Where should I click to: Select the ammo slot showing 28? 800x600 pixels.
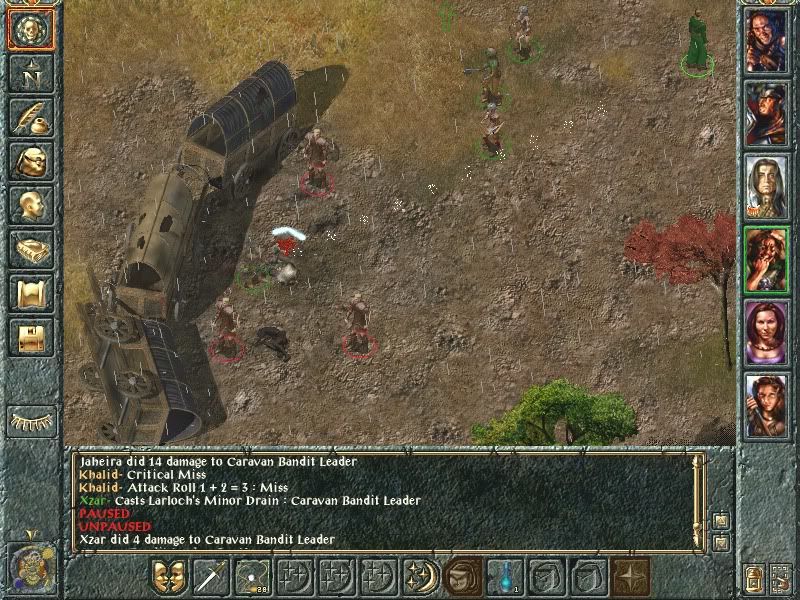[253, 577]
